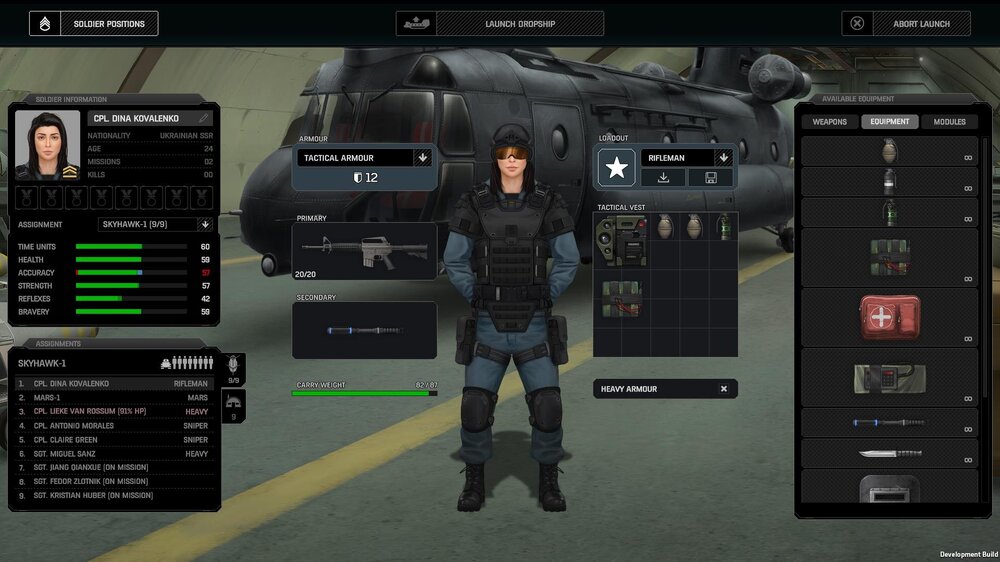Open Soldier Positions screen

(x=93, y=23)
